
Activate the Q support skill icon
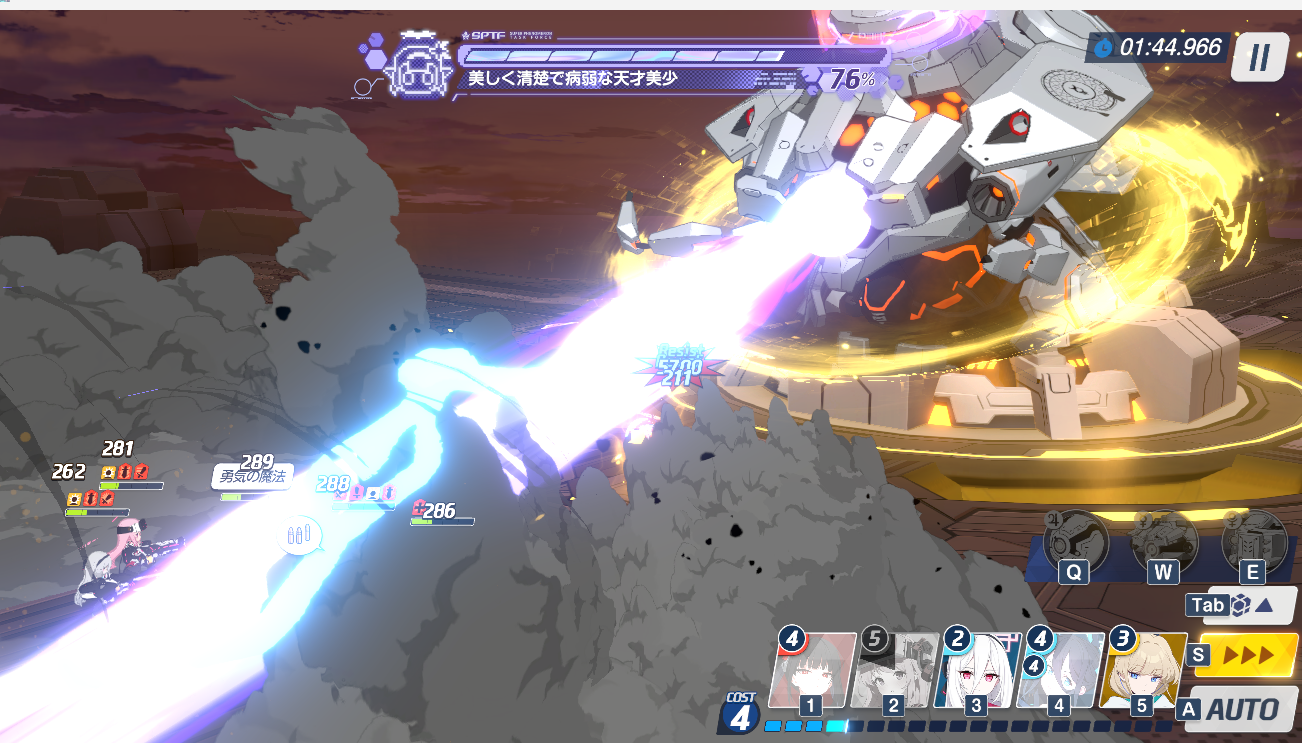tap(1076, 543)
